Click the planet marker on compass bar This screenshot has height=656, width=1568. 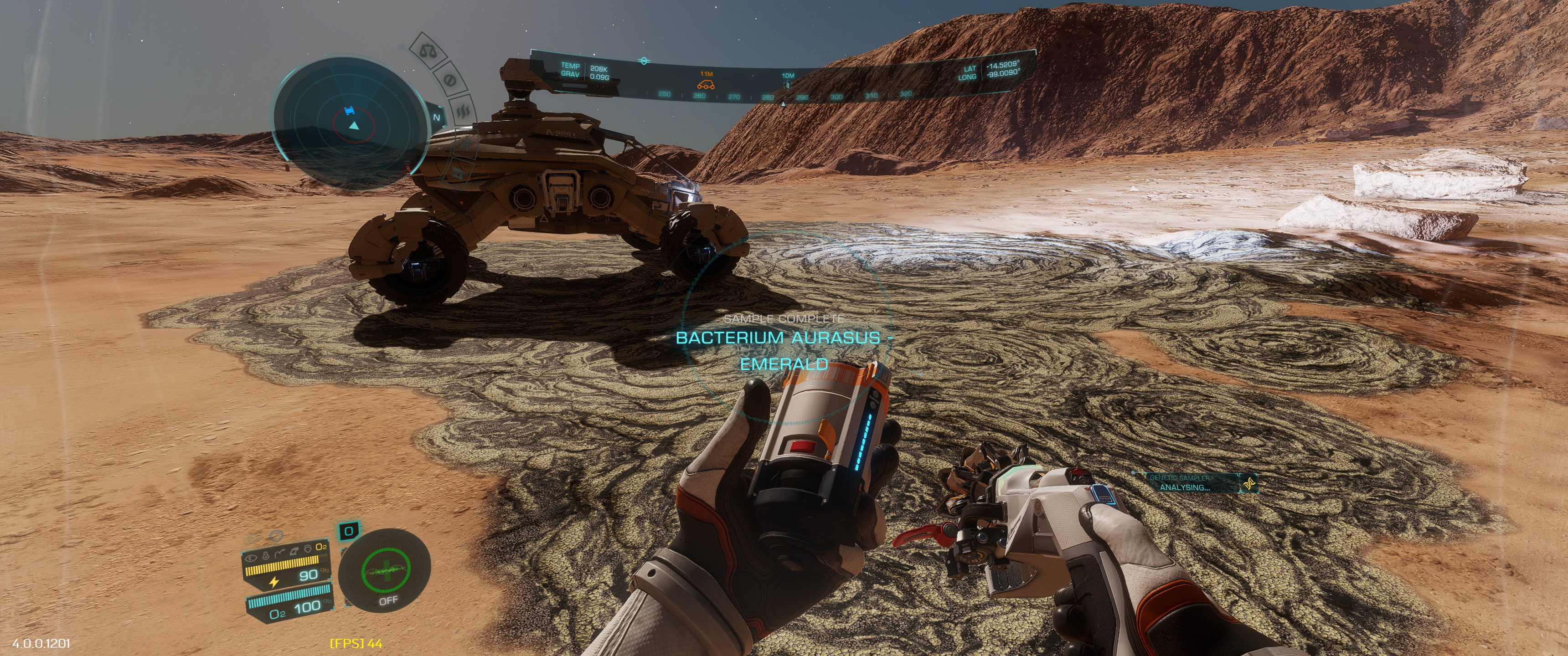point(644,61)
